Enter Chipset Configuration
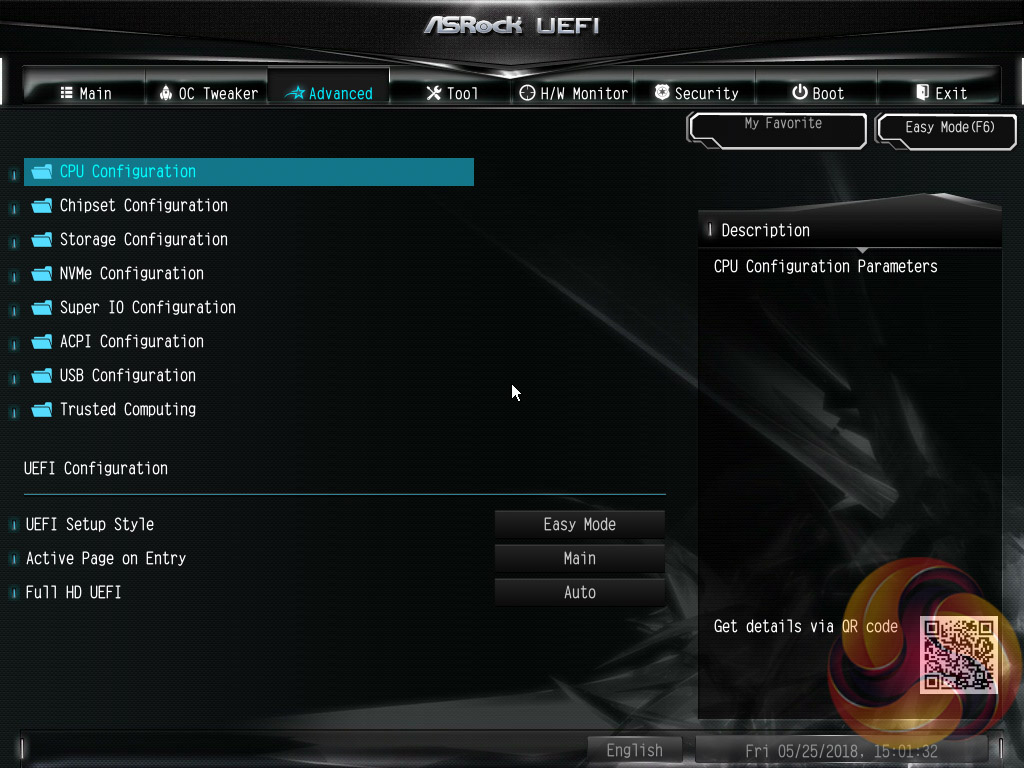This screenshot has height=768, width=1024. click(x=143, y=206)
